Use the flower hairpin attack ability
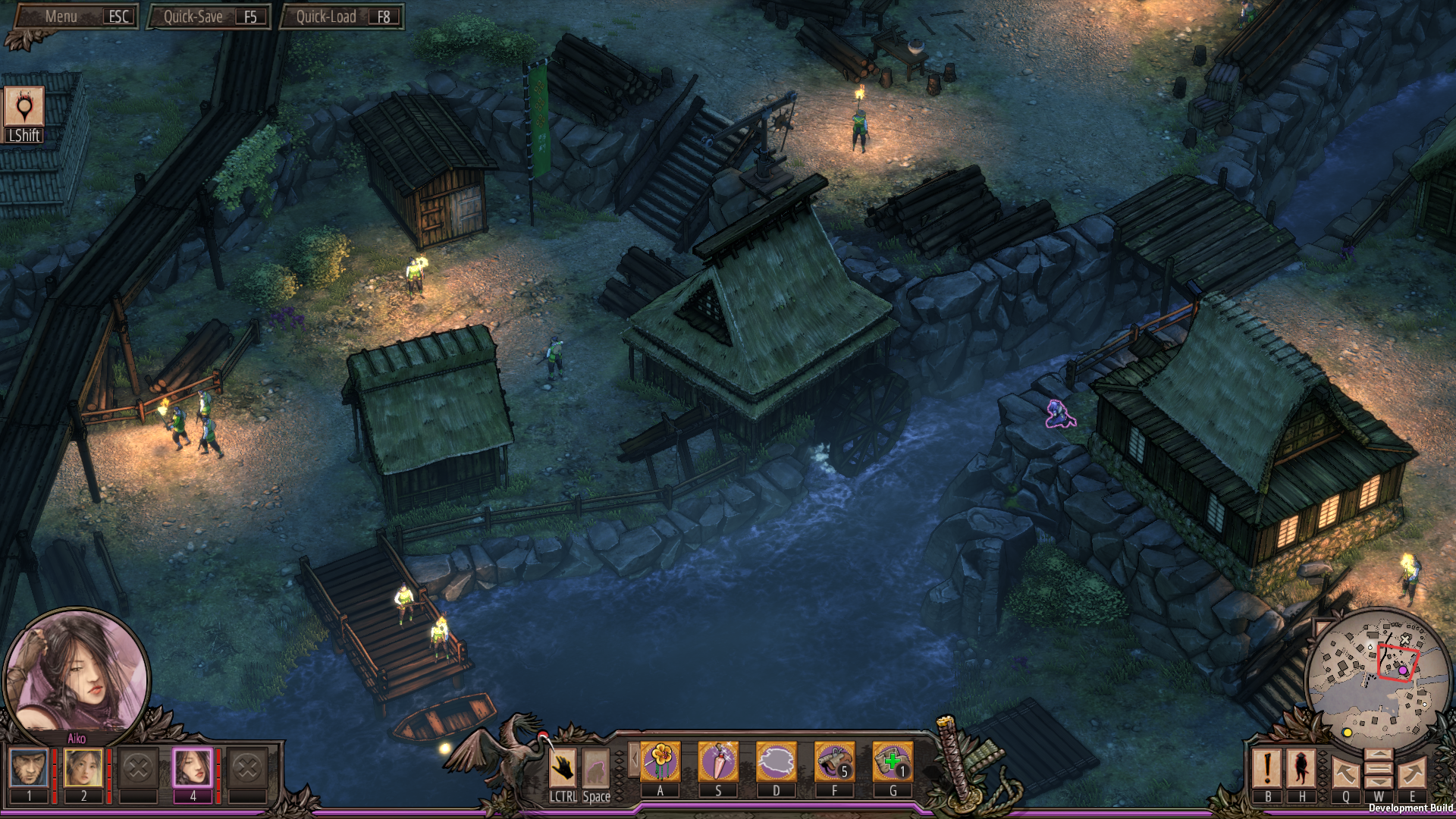 tap(661, 761)
